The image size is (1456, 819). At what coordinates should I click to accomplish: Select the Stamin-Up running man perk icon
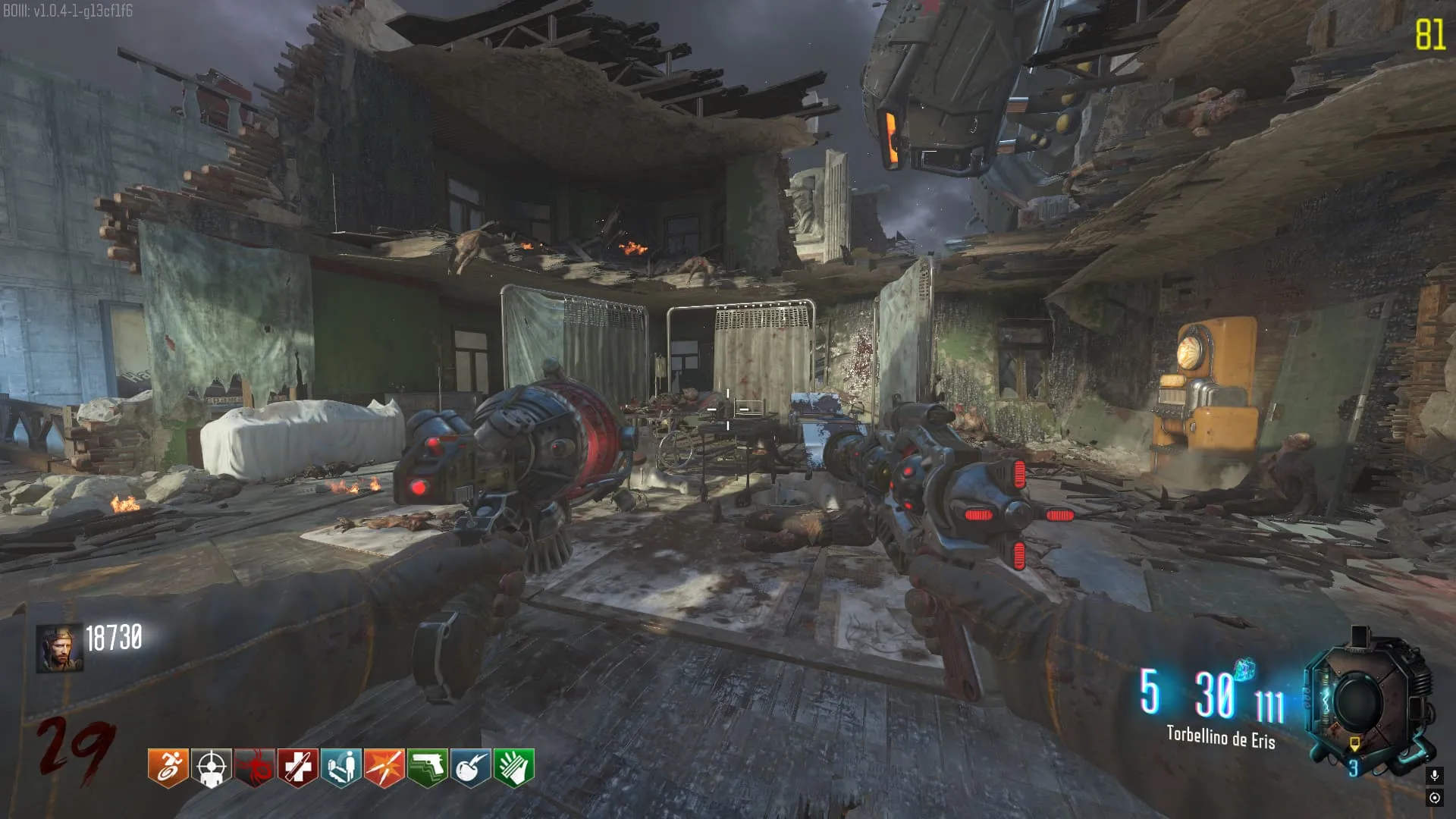click(168, 767)
